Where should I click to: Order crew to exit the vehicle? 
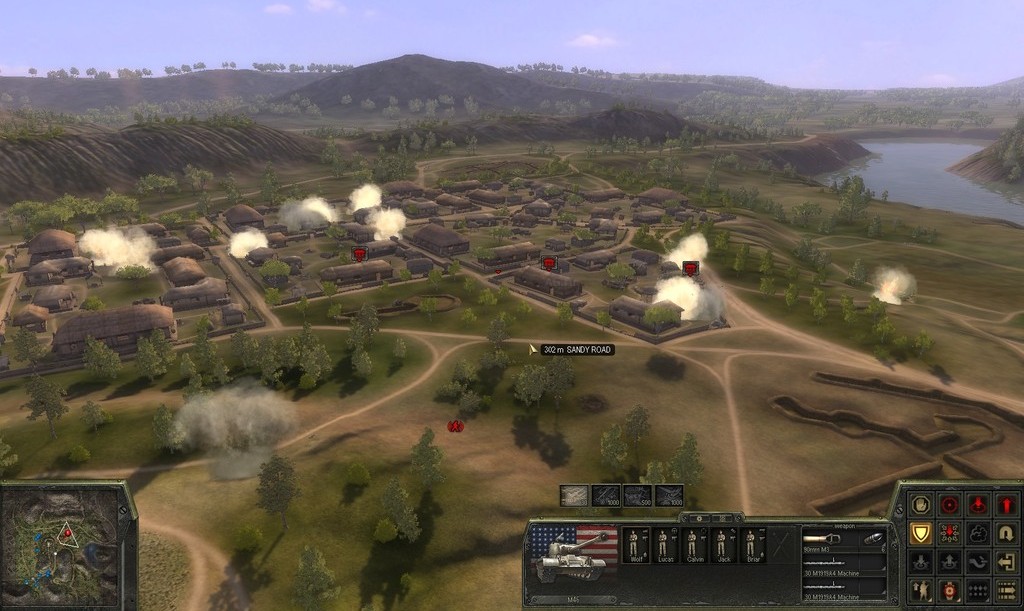[x=1006, y=562]
